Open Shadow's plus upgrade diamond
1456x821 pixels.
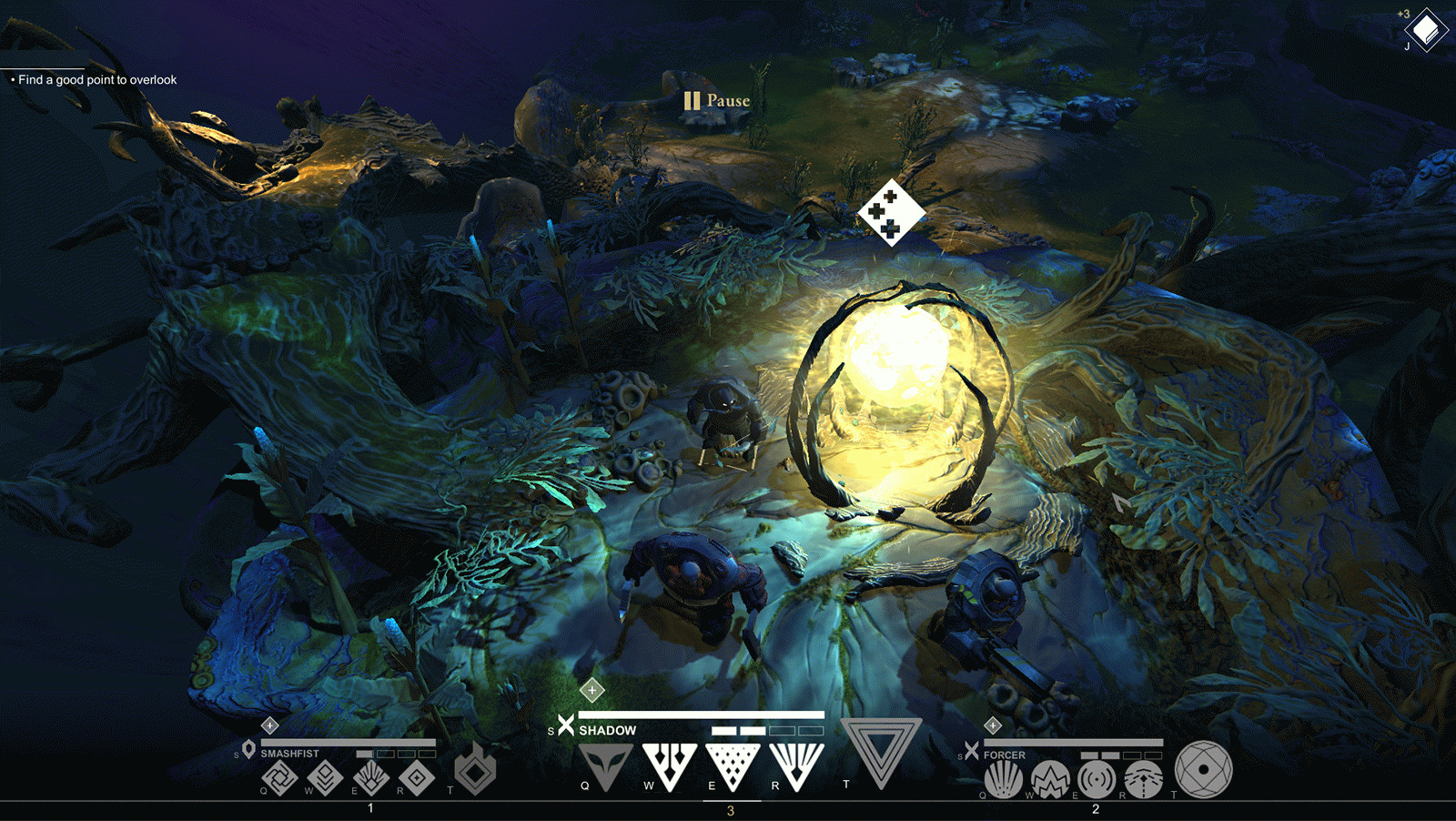[592, 691]
